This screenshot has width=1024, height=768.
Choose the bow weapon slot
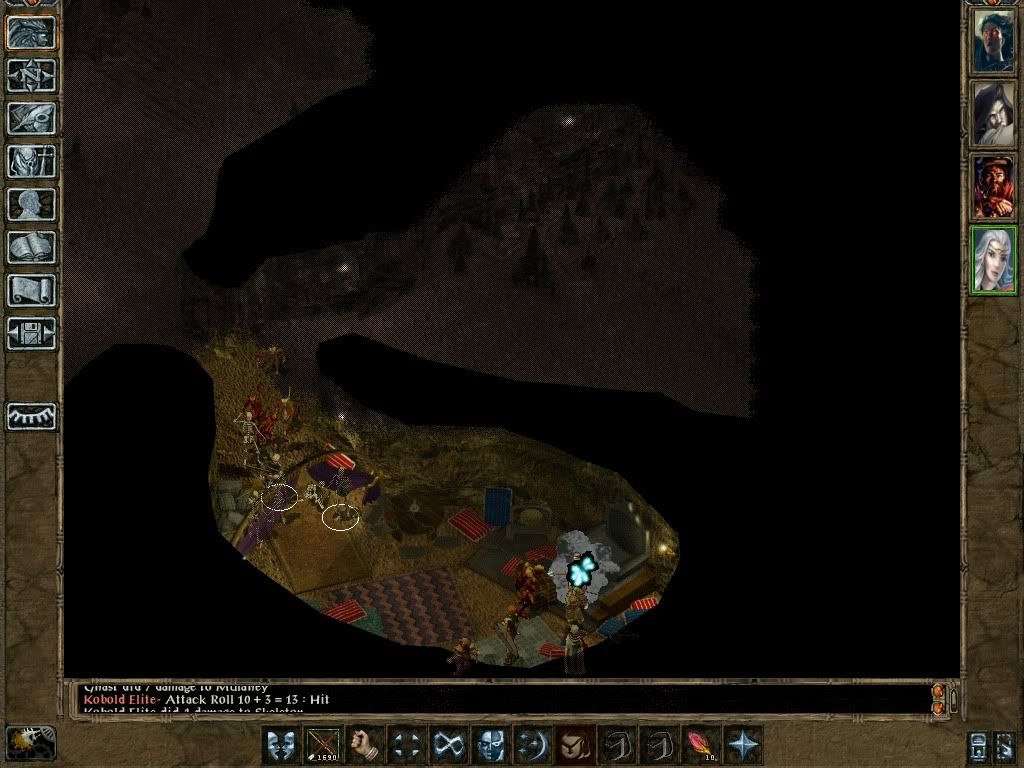tap(323, 745)
